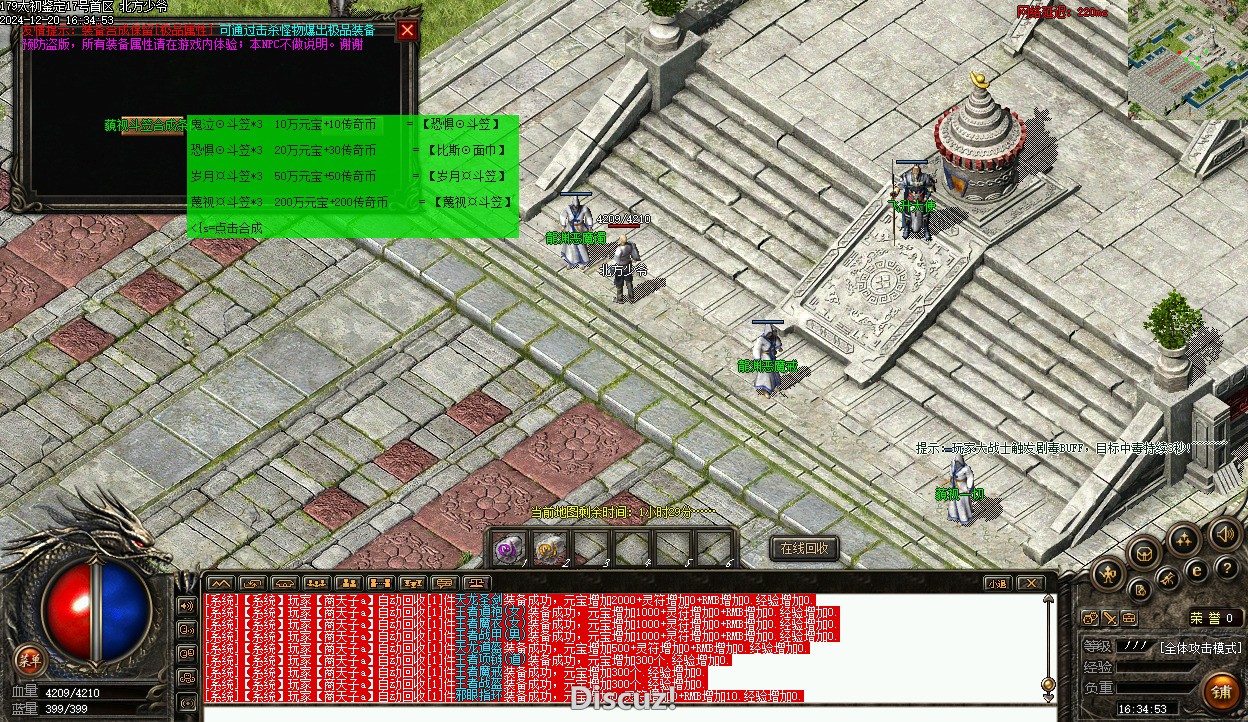This screenshot has width=1248, height=722.
Task: Click the 小退 logout button
Action: coord(997,583)
